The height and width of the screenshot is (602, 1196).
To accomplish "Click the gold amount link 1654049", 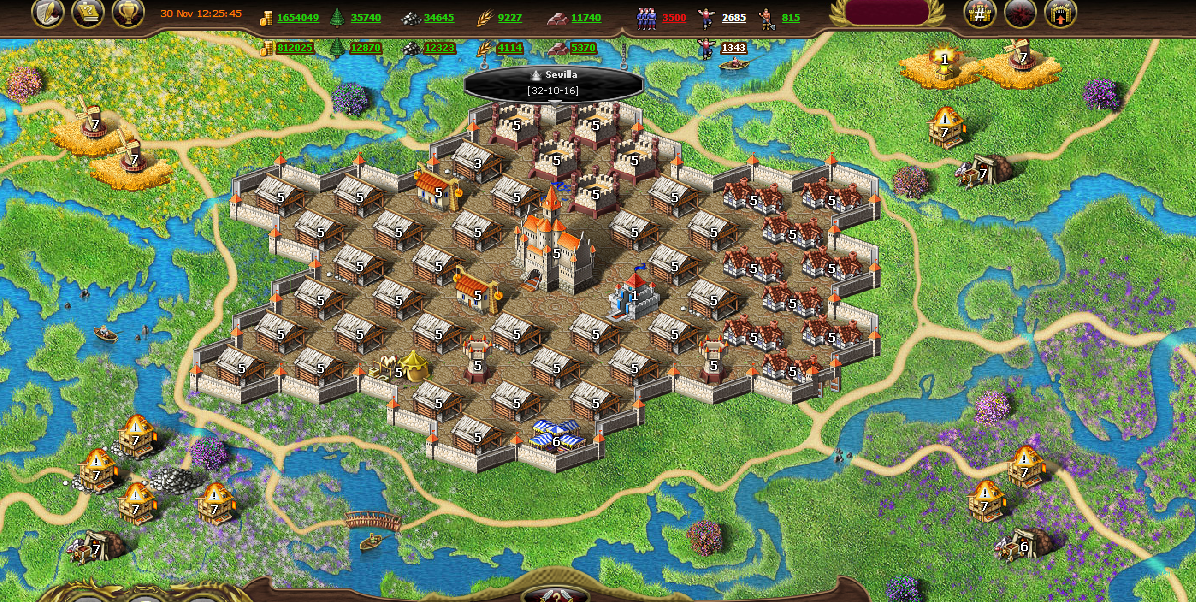I will point(298,18).
